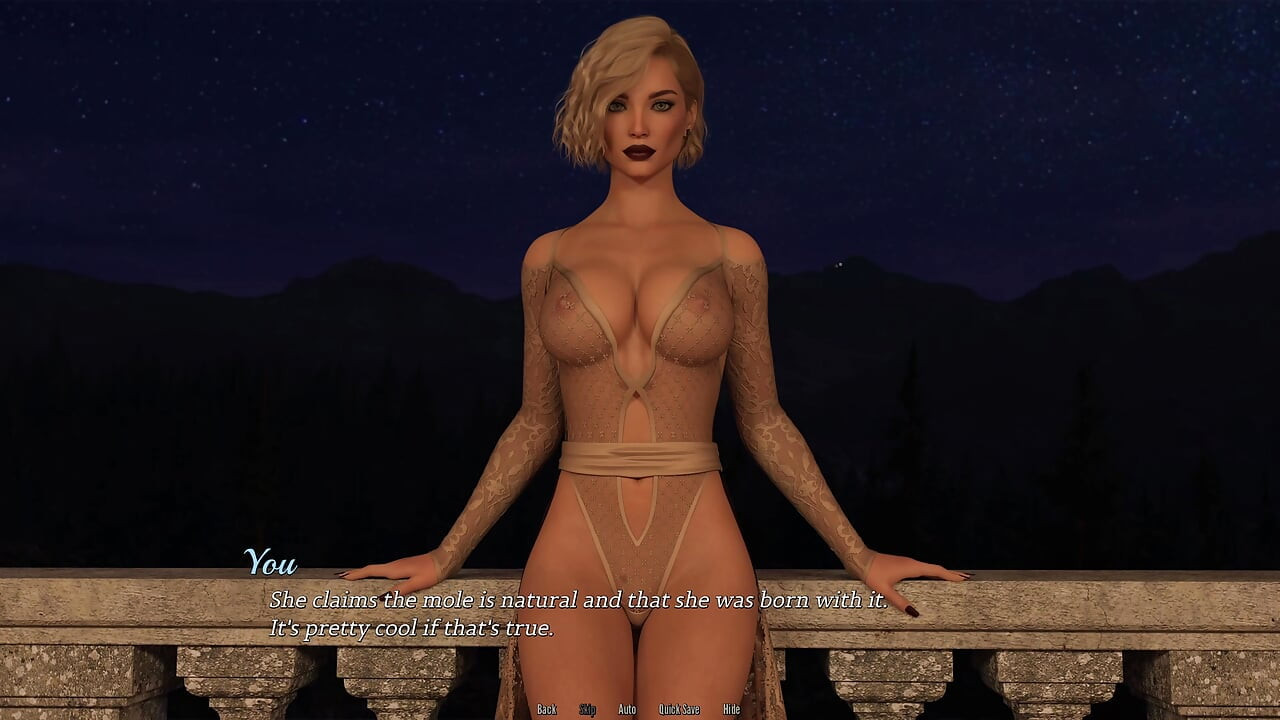
Task: Click the night sky to progress dialogue
Action: tap(200, 100)
